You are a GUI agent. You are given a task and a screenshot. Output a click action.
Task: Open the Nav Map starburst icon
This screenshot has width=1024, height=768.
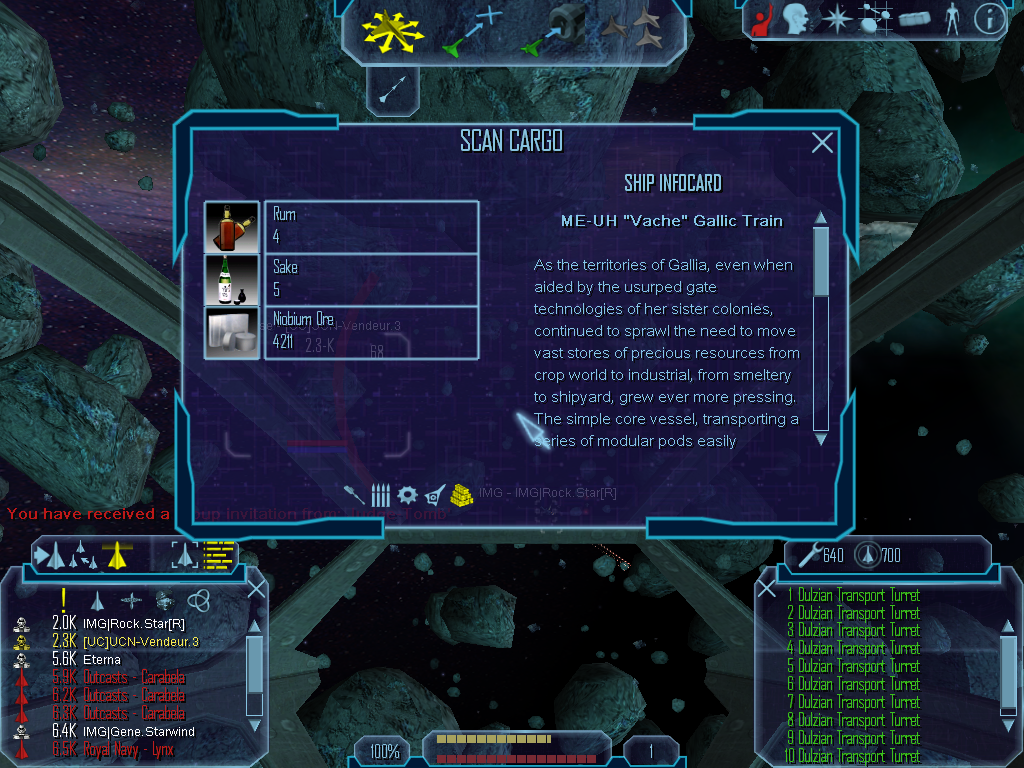[x=835, y=19]
